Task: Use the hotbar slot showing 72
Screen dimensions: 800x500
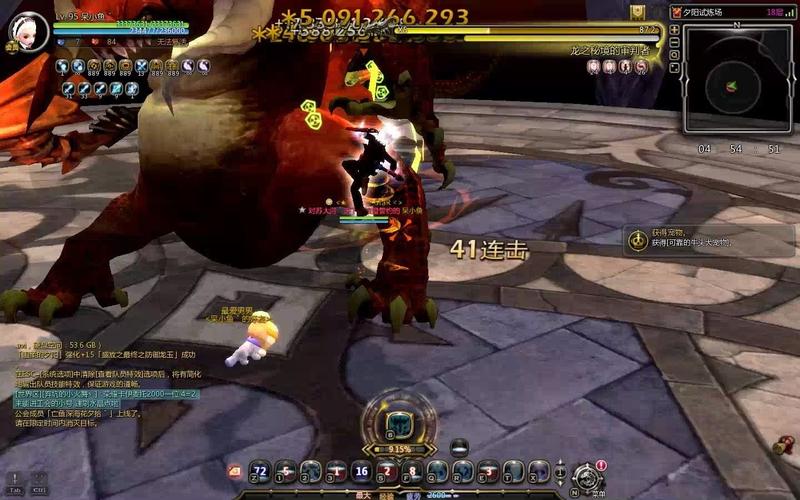Action: click(x=259, y=471)
